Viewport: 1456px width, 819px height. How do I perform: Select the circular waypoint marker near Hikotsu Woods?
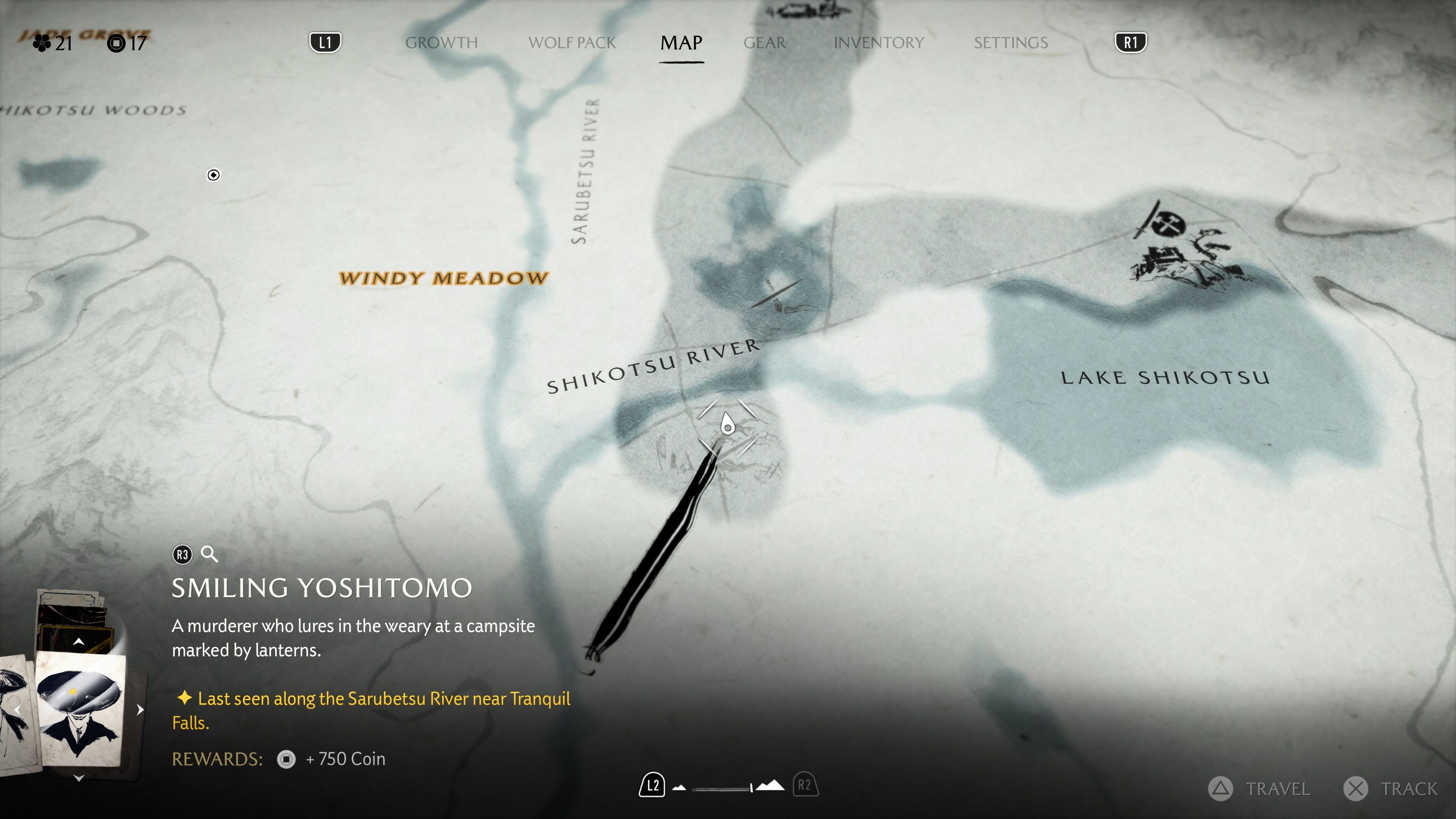pos(213,175)
